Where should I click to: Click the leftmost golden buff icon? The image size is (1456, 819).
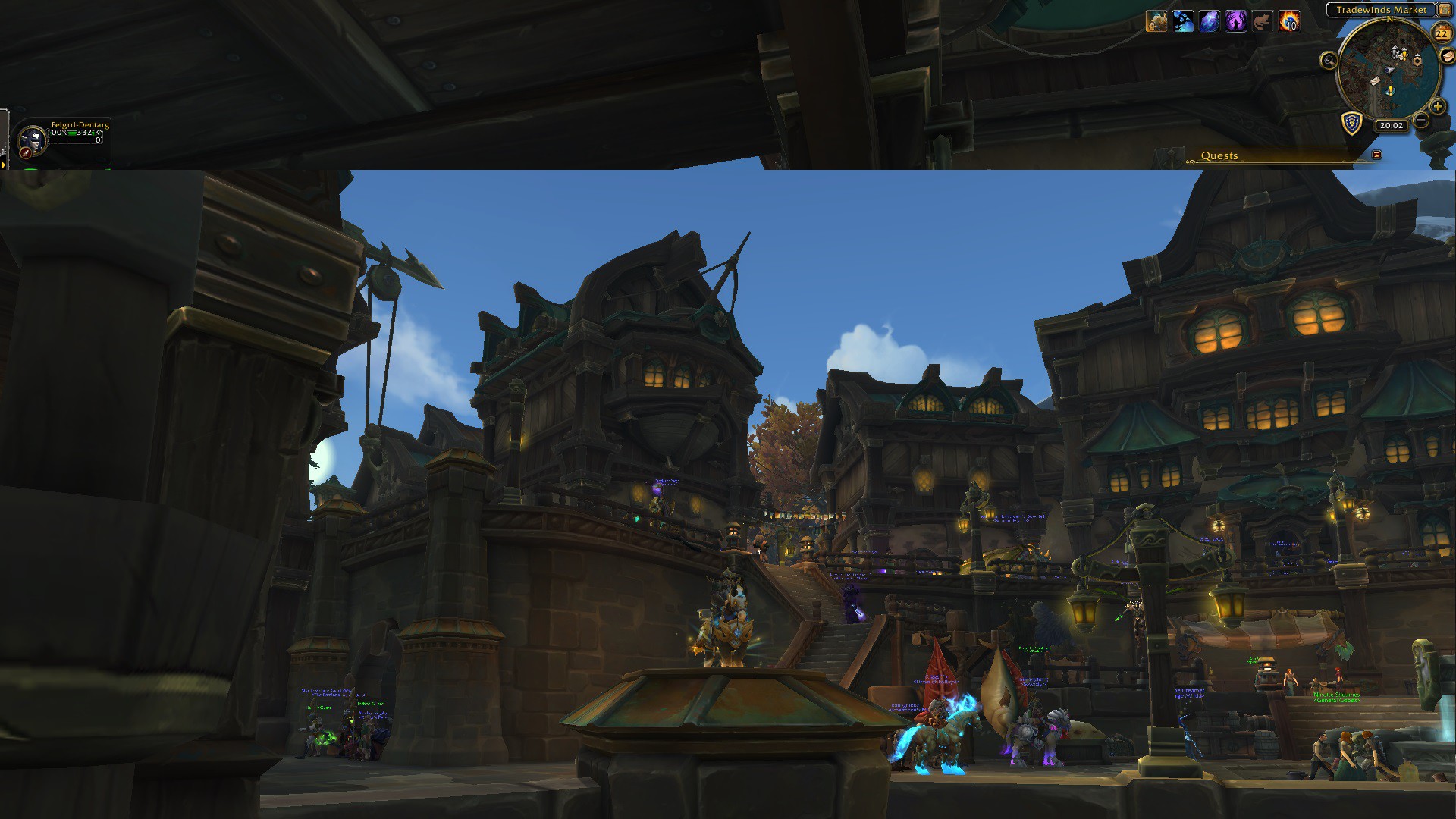pyautogui.click(x=1156, y=20)
